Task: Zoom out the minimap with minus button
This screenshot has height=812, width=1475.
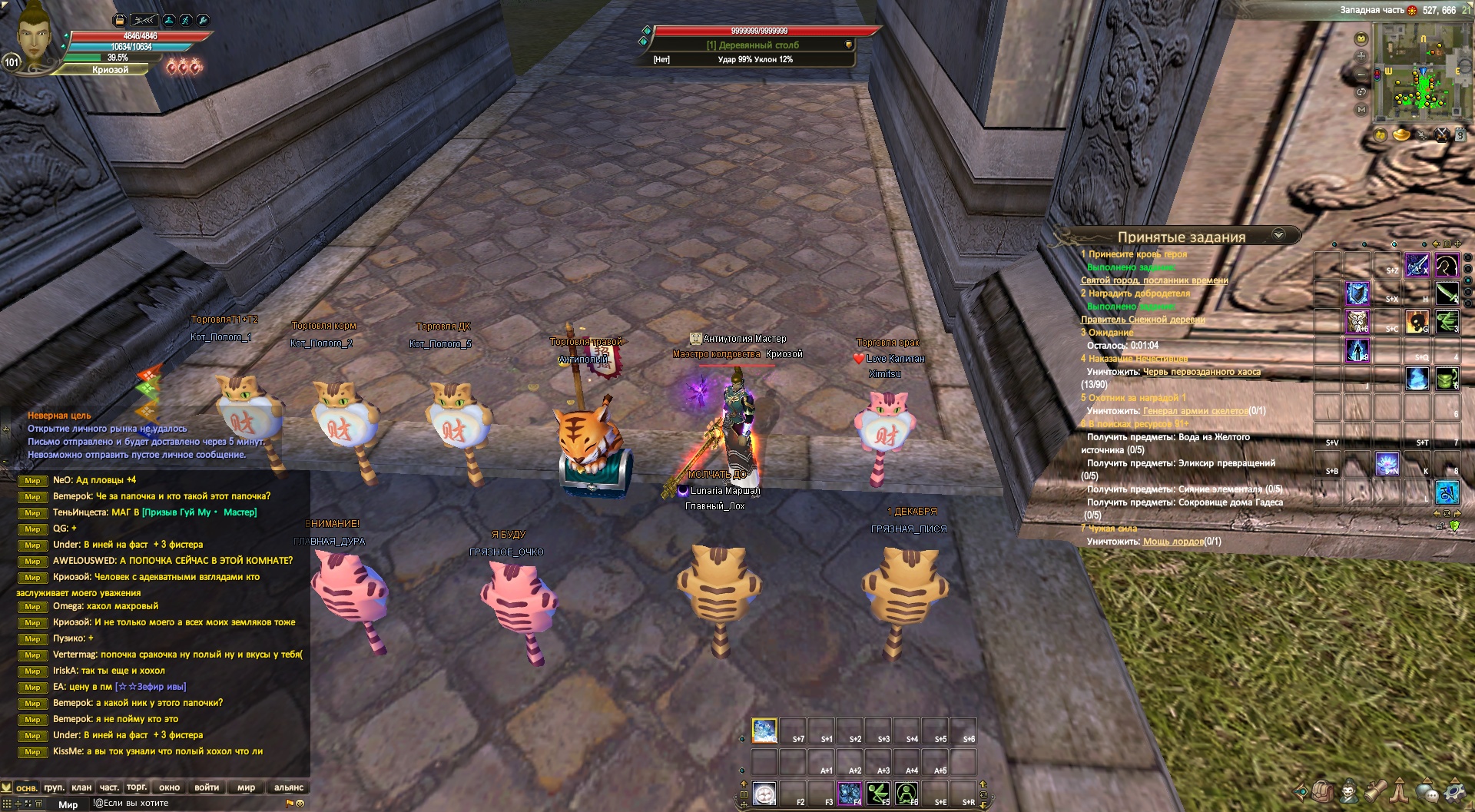Action: (1361, 75)
